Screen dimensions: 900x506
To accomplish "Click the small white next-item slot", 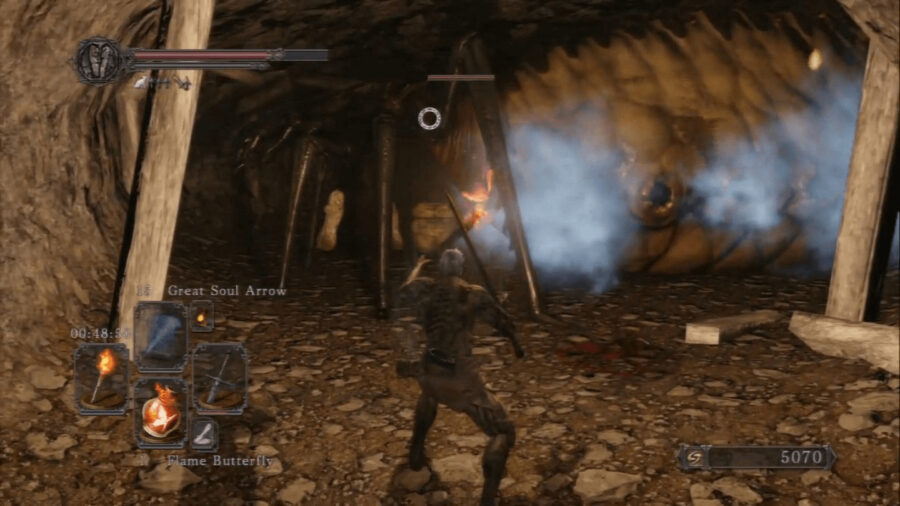I will (x=204, y=434).
